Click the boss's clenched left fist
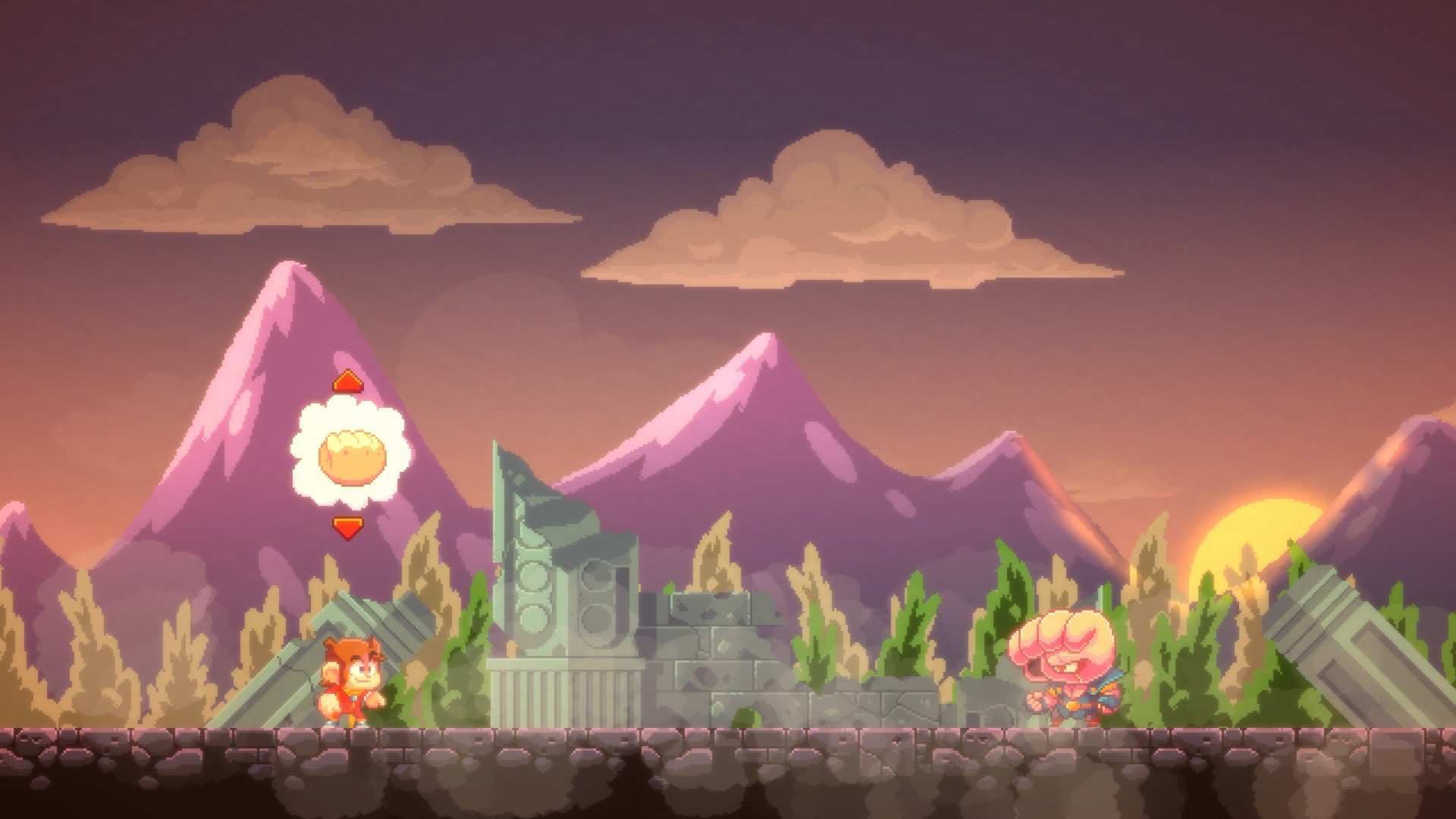The width and height of the screenshot is (1456, 819). 1034,701
